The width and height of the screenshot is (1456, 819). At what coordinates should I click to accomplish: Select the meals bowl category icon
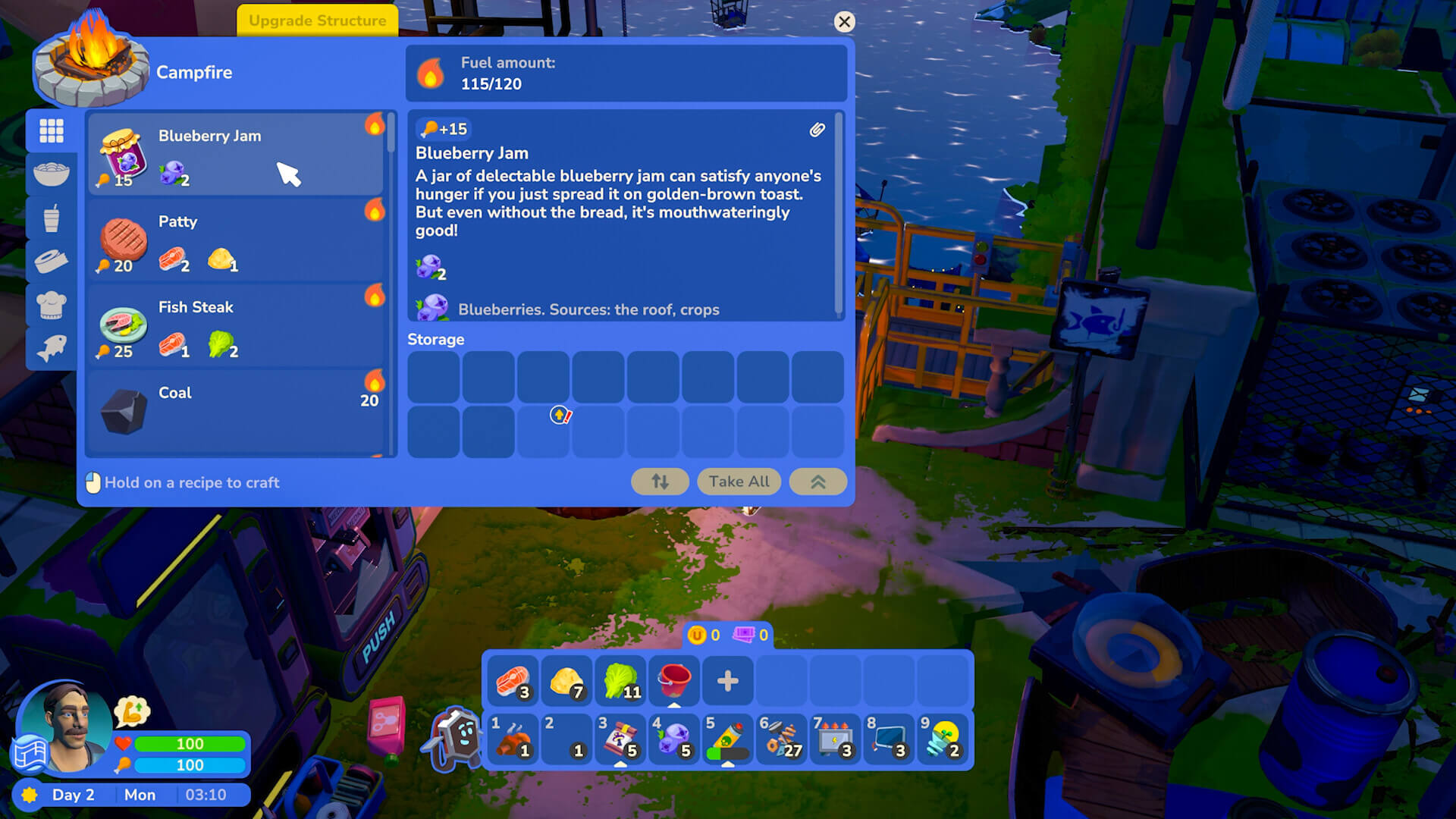pyautogui.click(x=52, y=174)
